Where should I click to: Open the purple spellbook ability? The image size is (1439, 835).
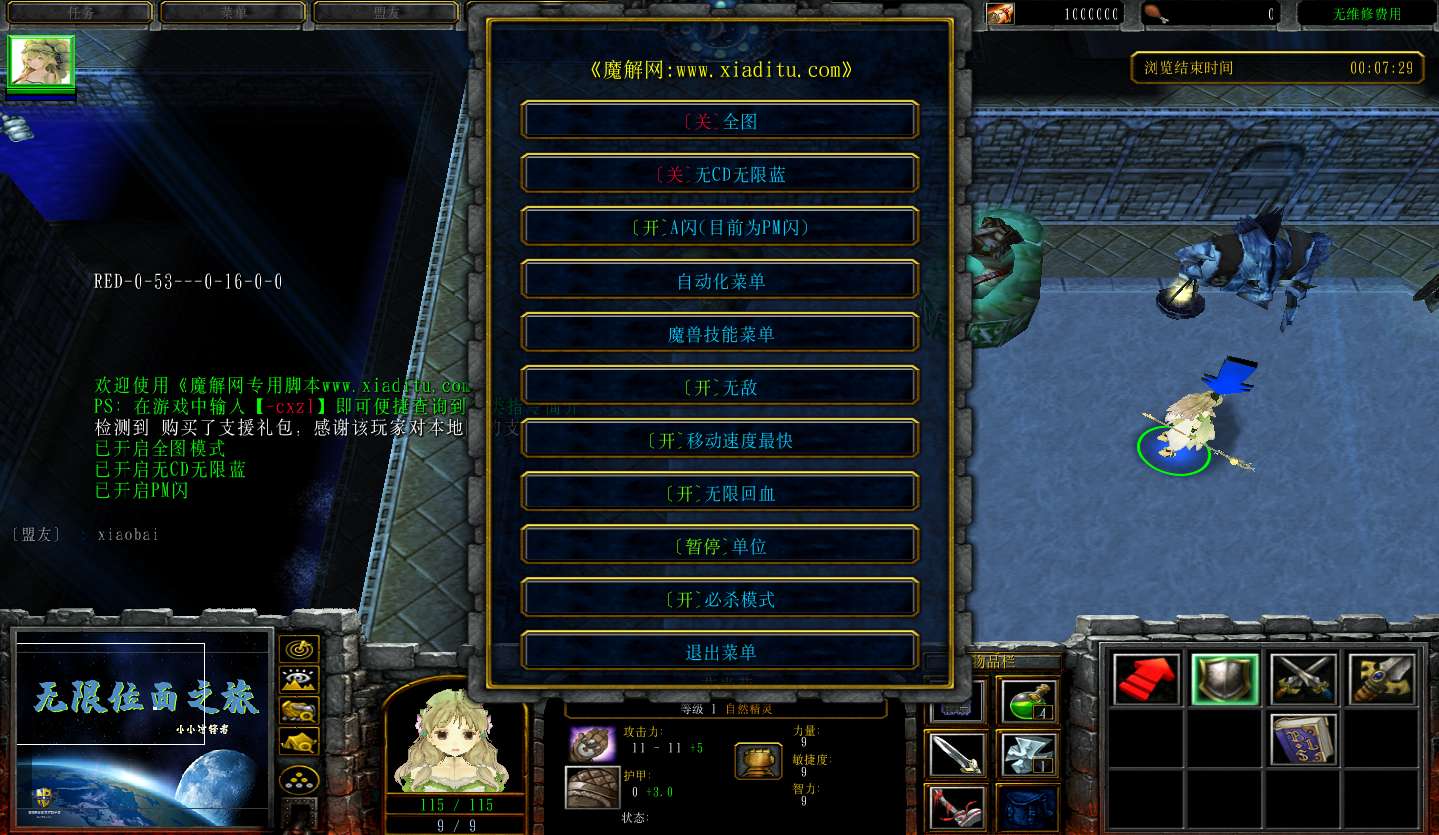[x=1304, y=740]
